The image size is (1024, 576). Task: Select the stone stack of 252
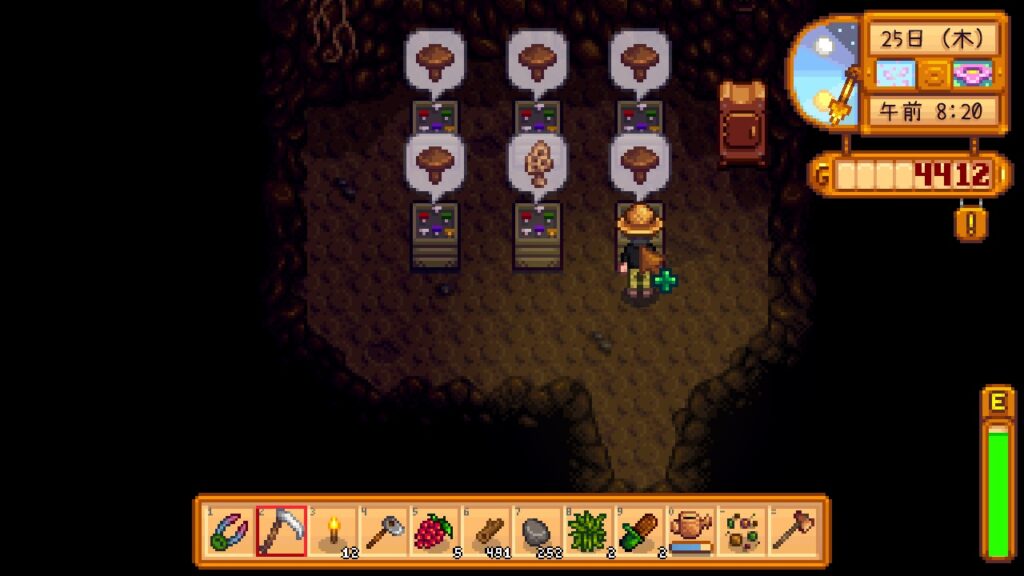click(x=537, y=530)
